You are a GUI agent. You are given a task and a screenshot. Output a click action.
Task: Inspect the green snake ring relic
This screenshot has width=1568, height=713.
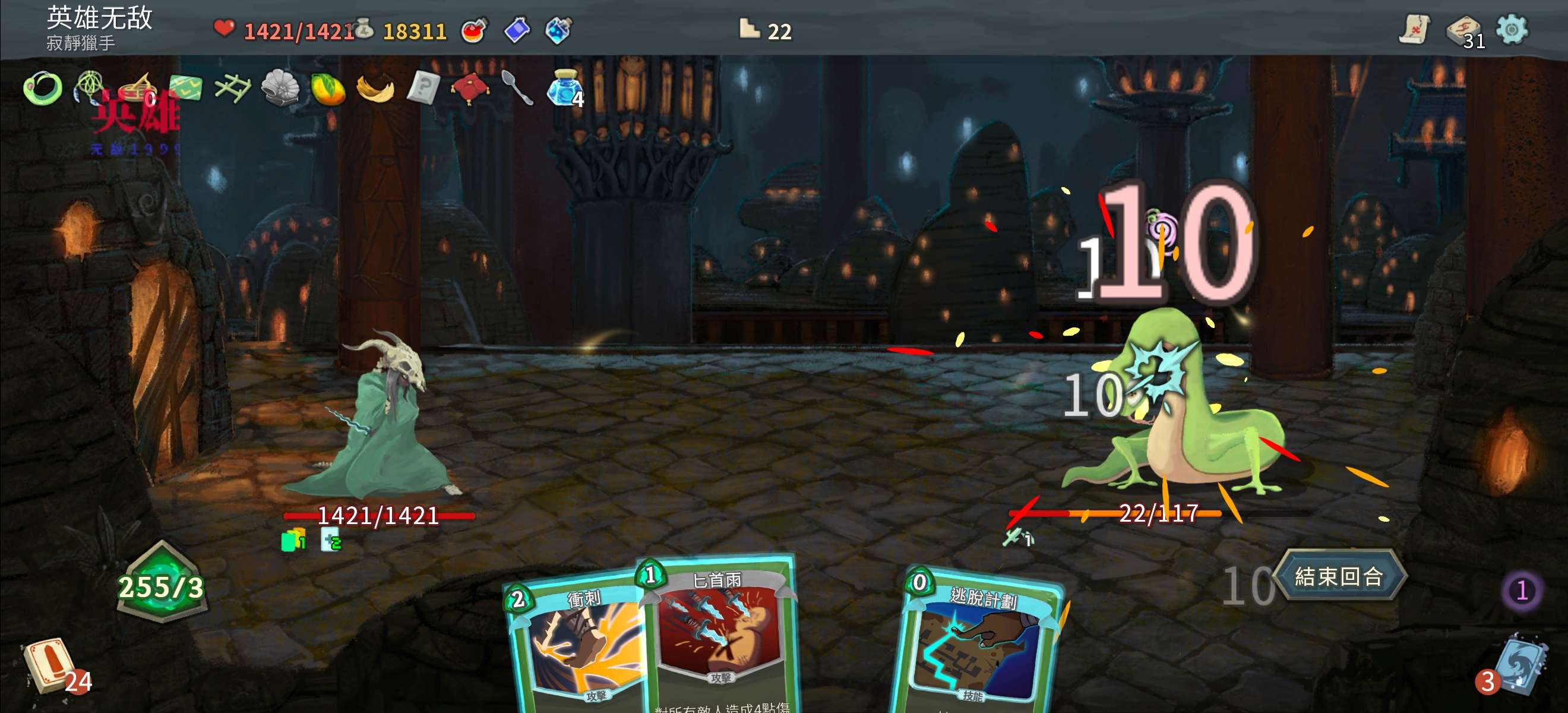point(43,89)
